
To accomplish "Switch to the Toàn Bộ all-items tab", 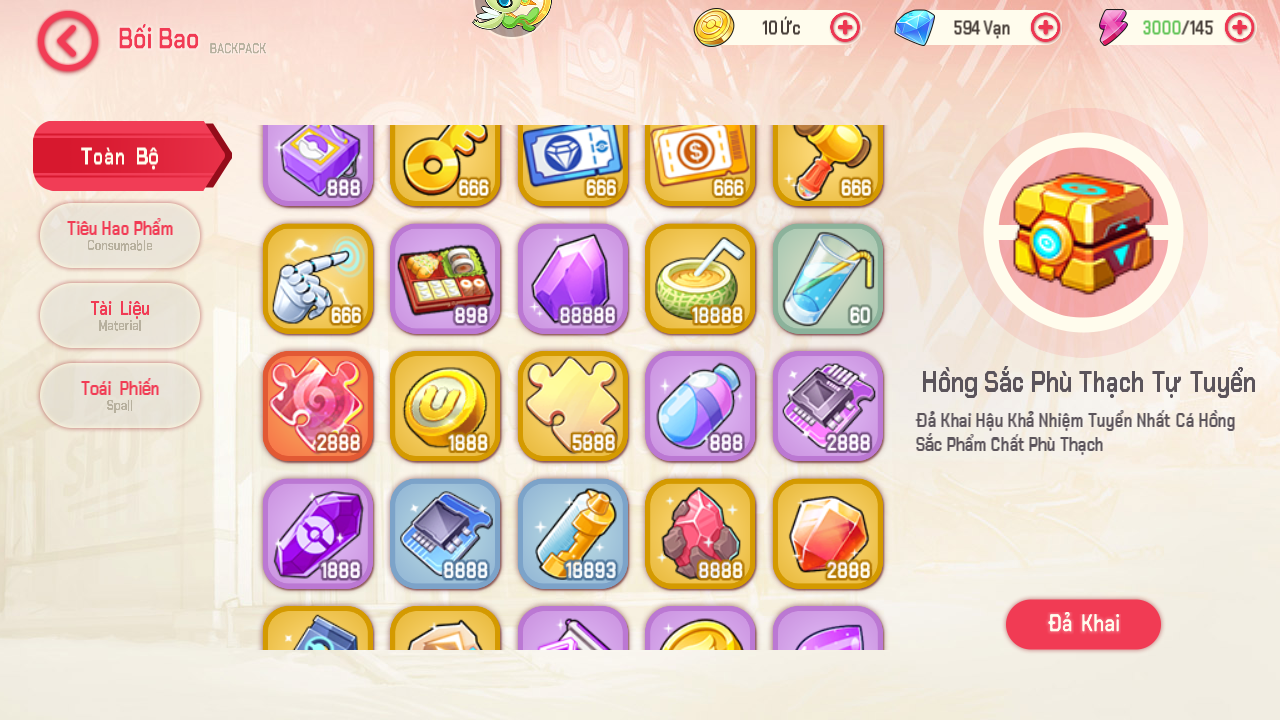I will [x=119, y=156].
